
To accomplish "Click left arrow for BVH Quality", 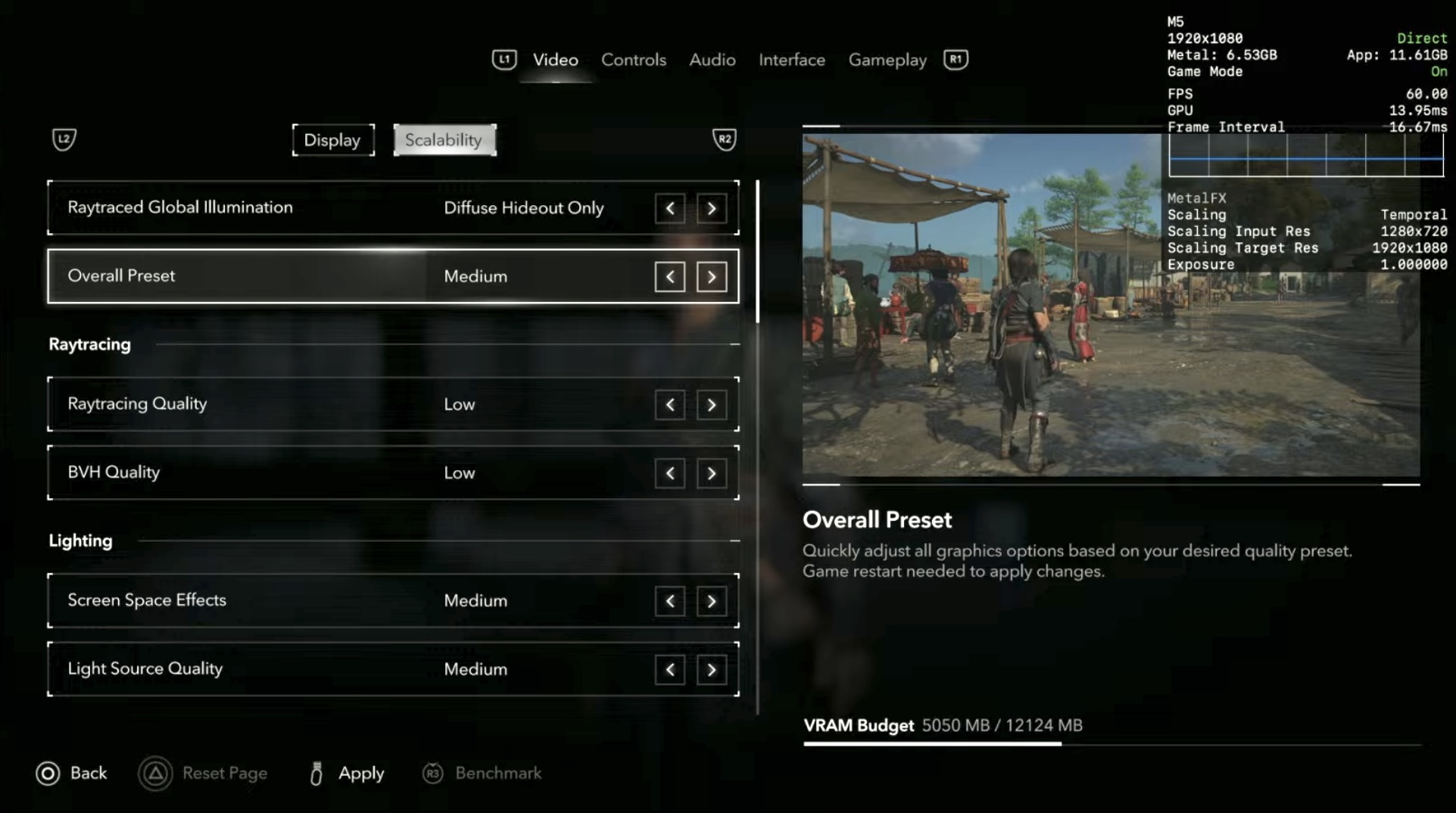I will point(670,473).
